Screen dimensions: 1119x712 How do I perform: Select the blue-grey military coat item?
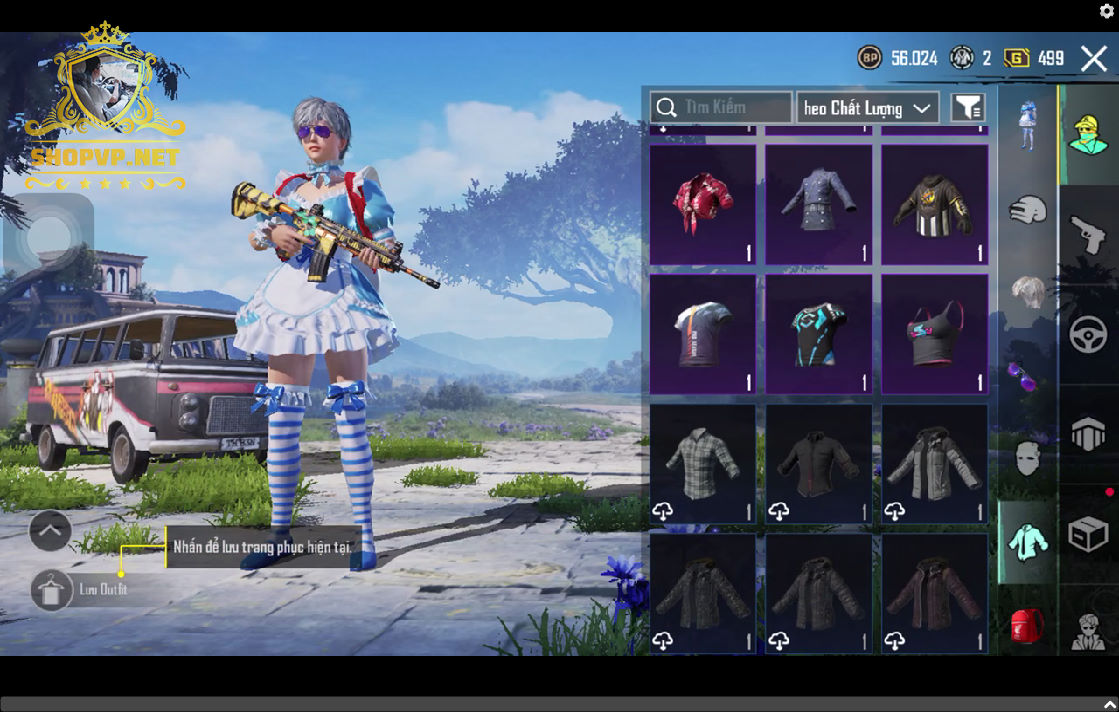pos(819,205)
